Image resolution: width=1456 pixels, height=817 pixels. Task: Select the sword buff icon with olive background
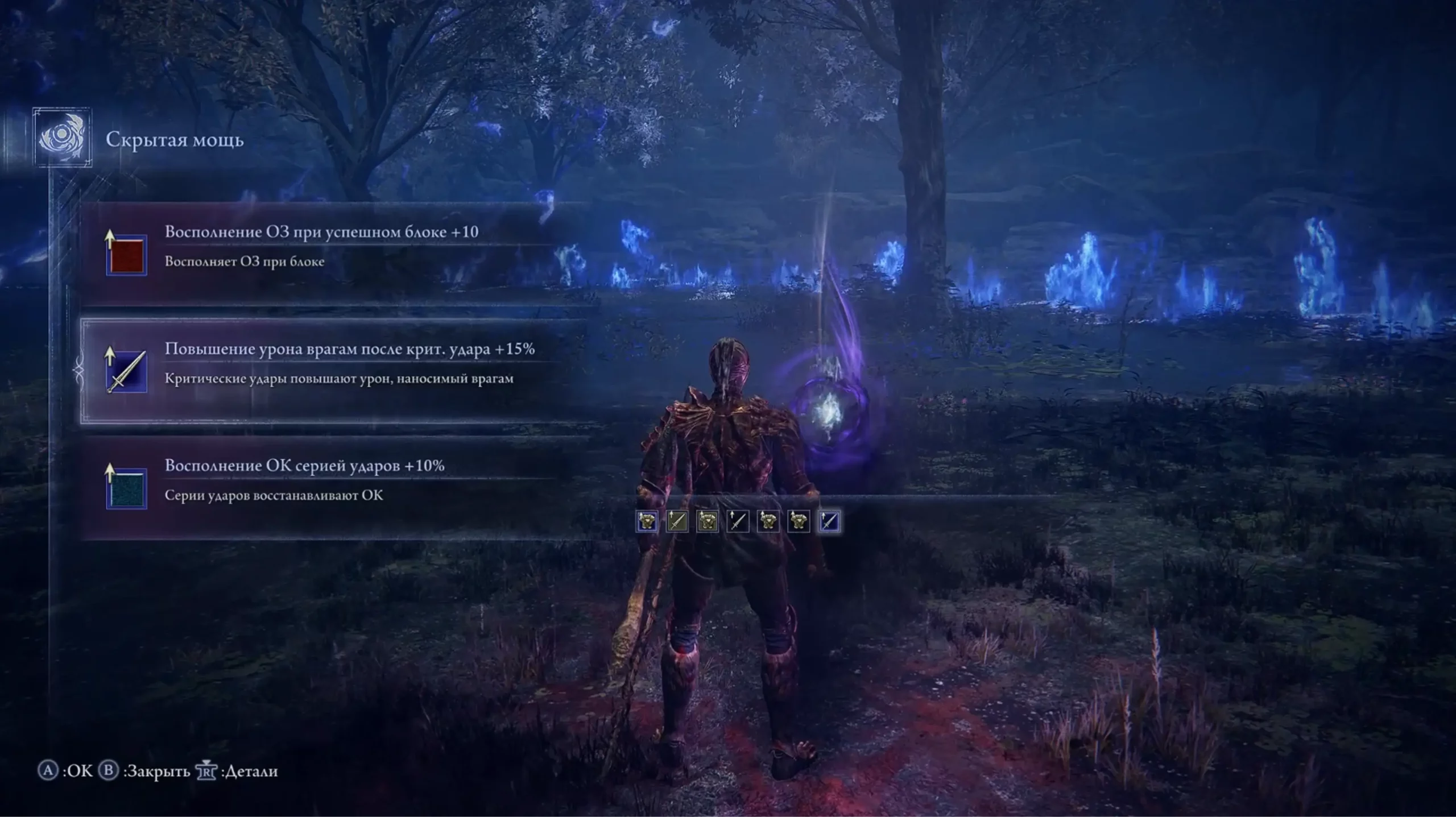tap(677, 521)
